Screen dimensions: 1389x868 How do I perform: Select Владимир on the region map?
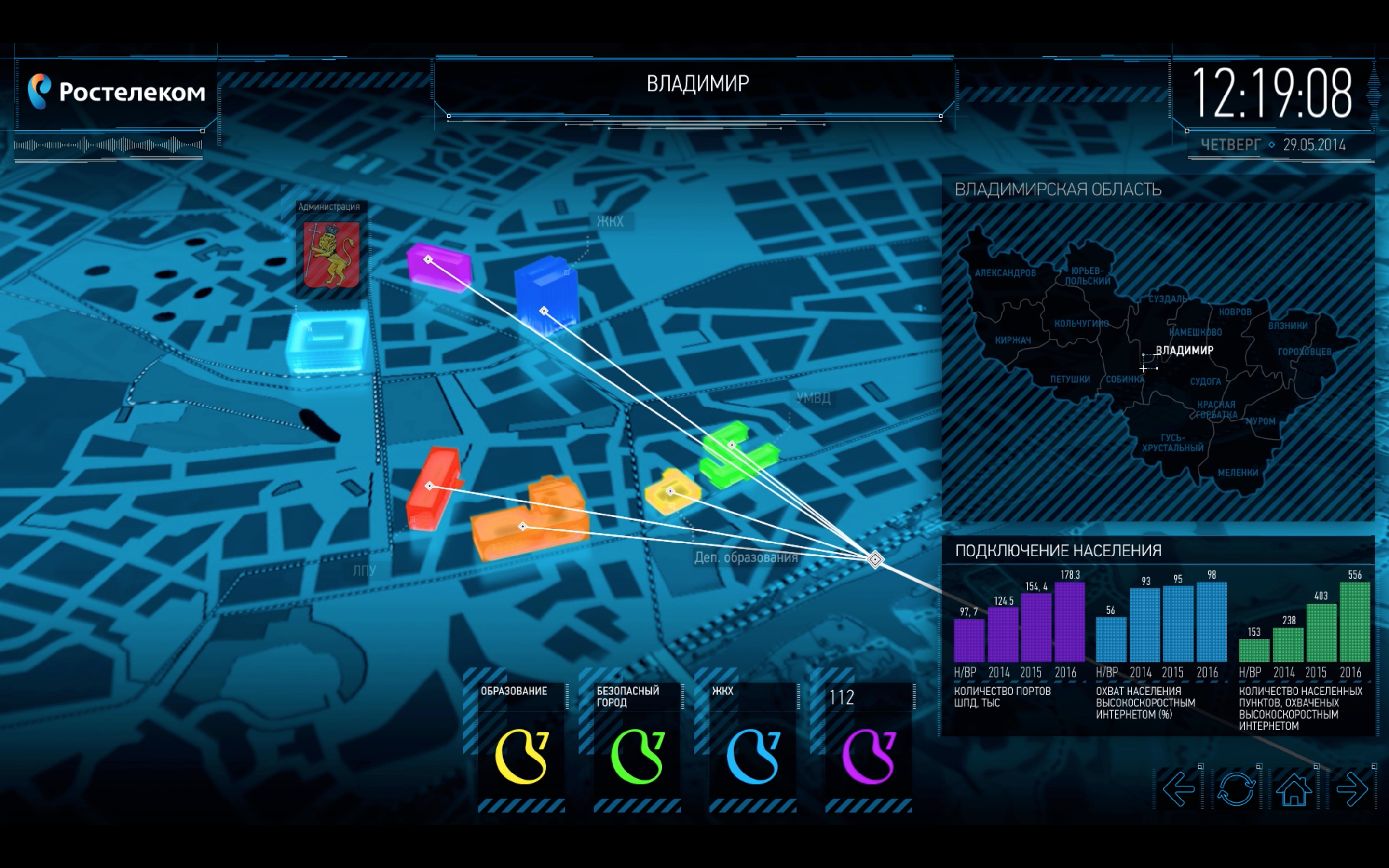1184,351
